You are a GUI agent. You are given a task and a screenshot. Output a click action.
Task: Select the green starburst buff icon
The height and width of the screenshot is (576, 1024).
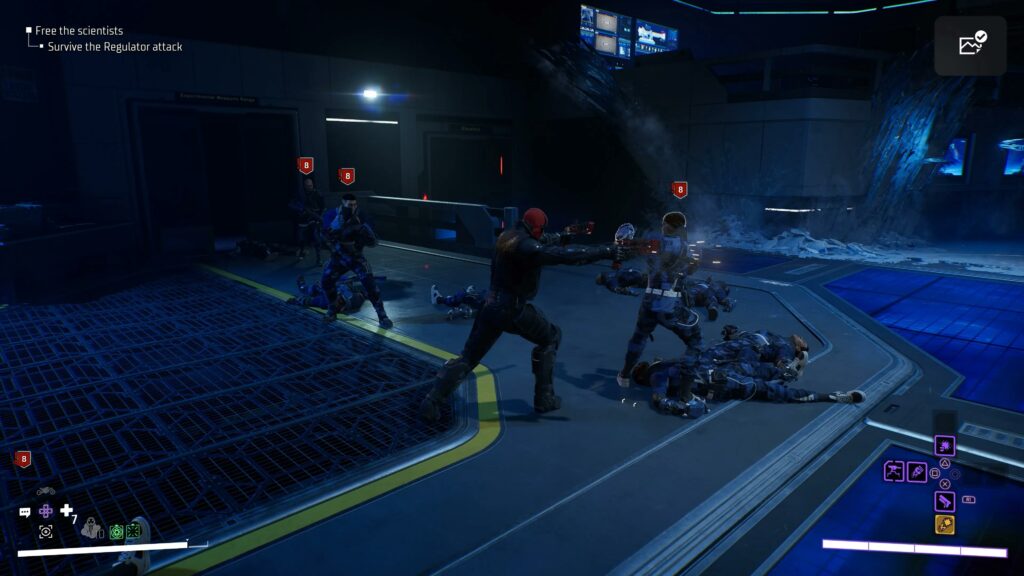click(133, 531)
